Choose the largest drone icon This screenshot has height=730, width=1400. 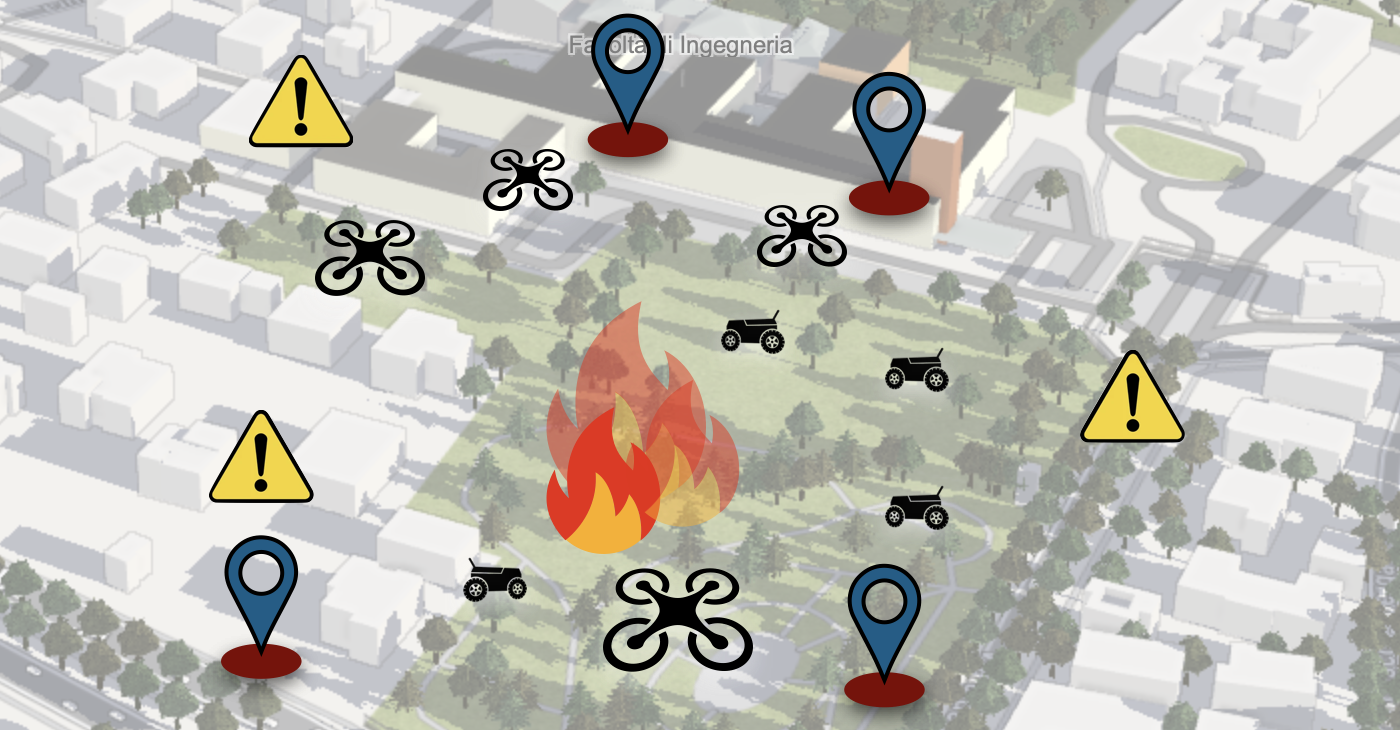pyautogui.click(x=678, y=619)
